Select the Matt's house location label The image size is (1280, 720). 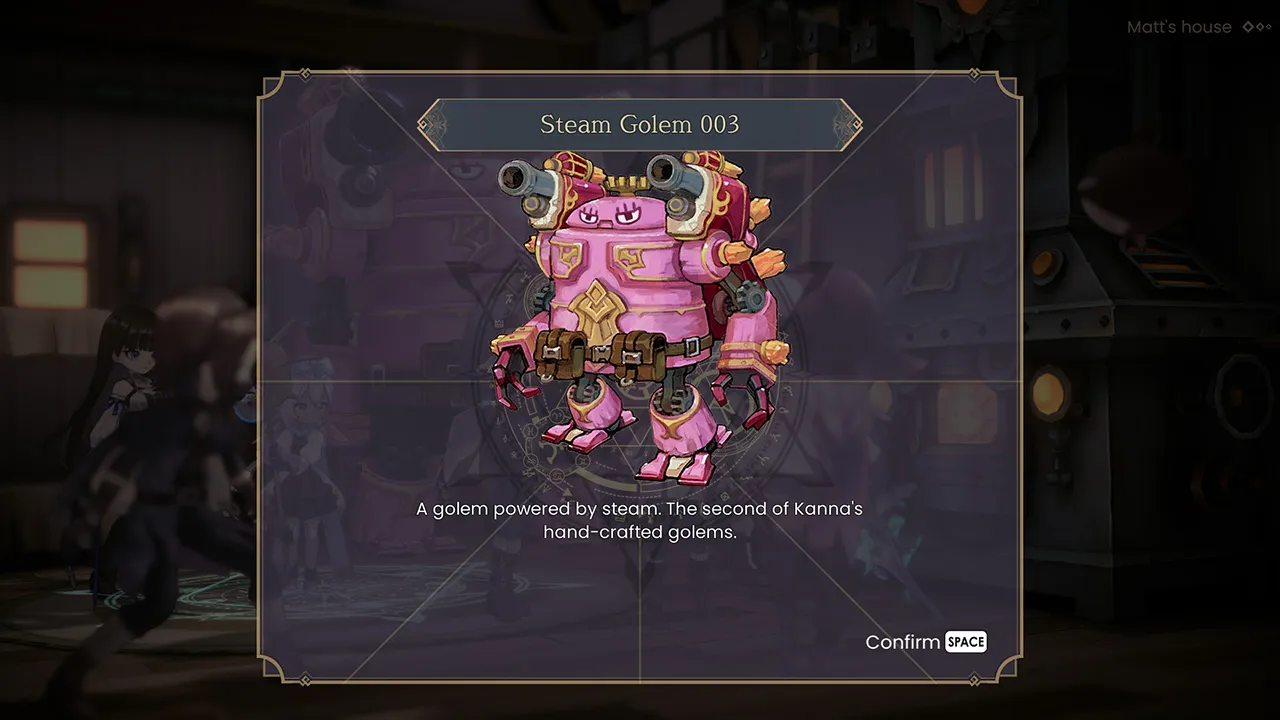click(1179, 27)
